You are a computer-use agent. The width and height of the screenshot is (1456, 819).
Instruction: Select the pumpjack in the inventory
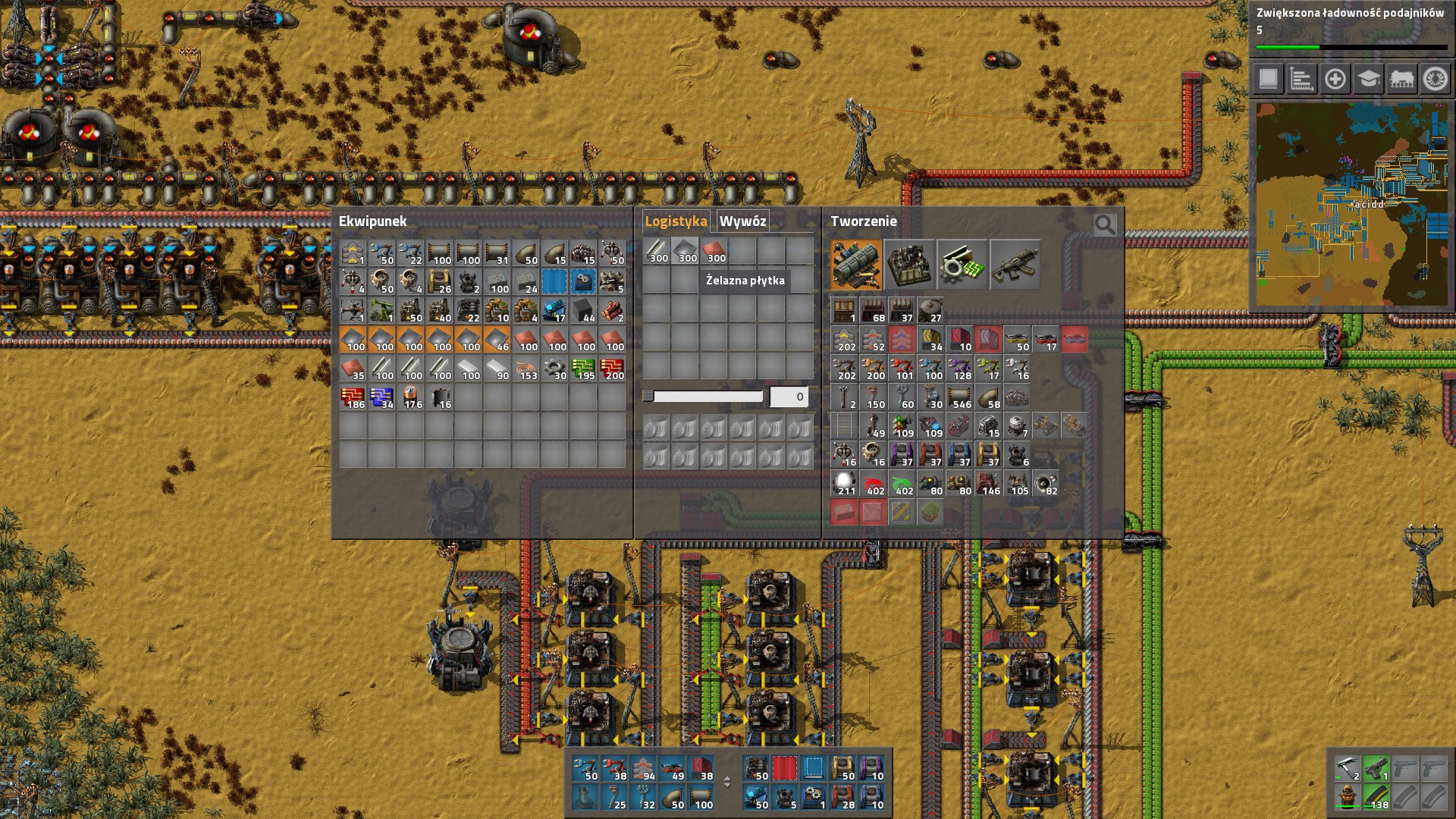point(381,310)
